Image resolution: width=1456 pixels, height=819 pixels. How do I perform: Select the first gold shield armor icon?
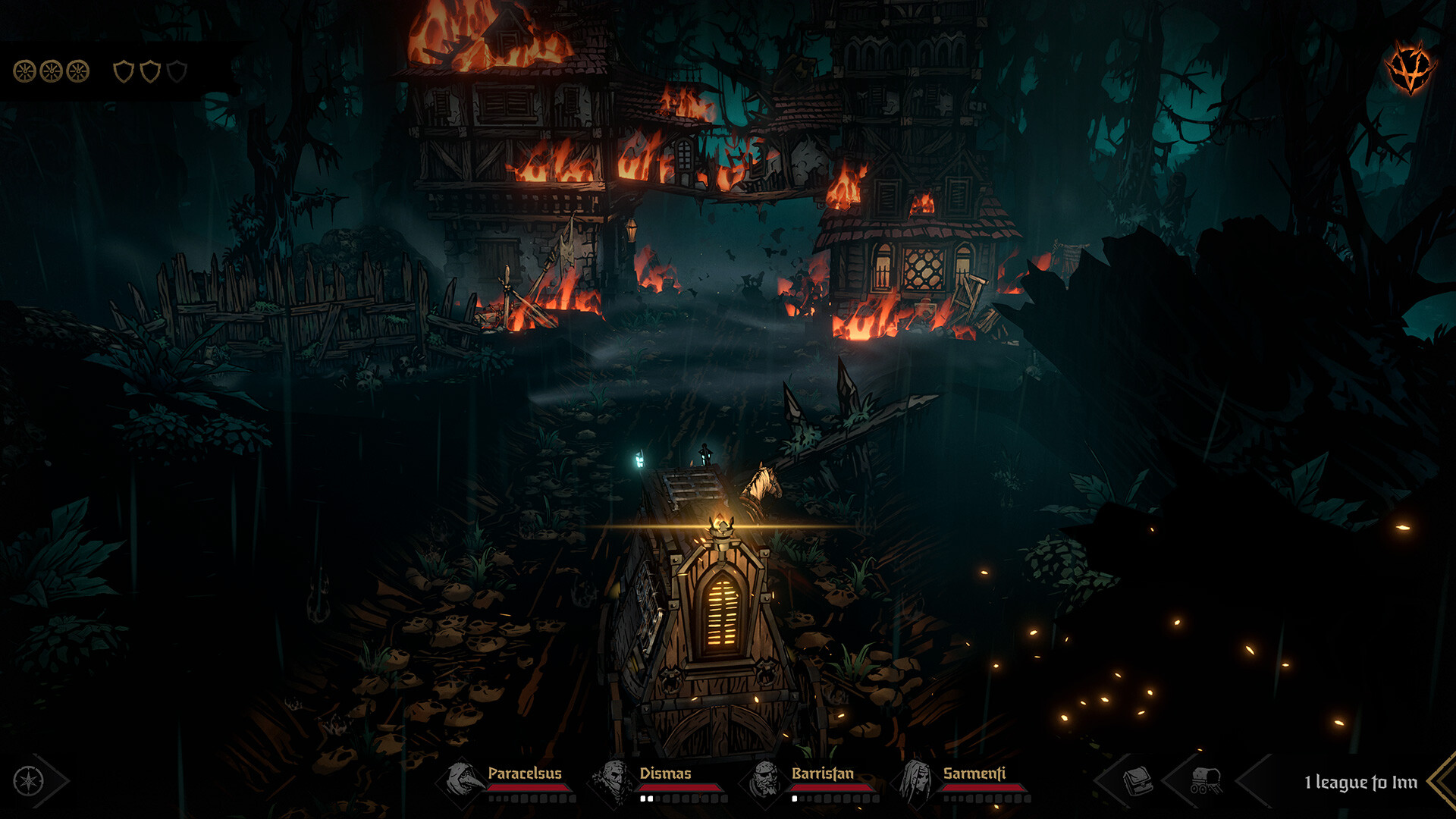(124, 70)
